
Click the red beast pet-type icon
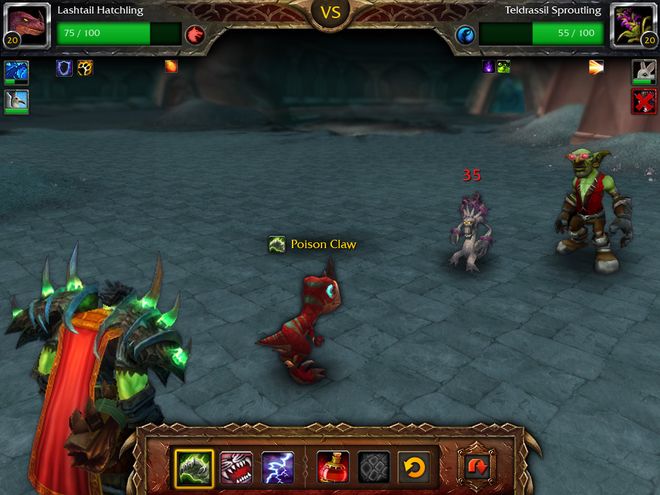196,36
